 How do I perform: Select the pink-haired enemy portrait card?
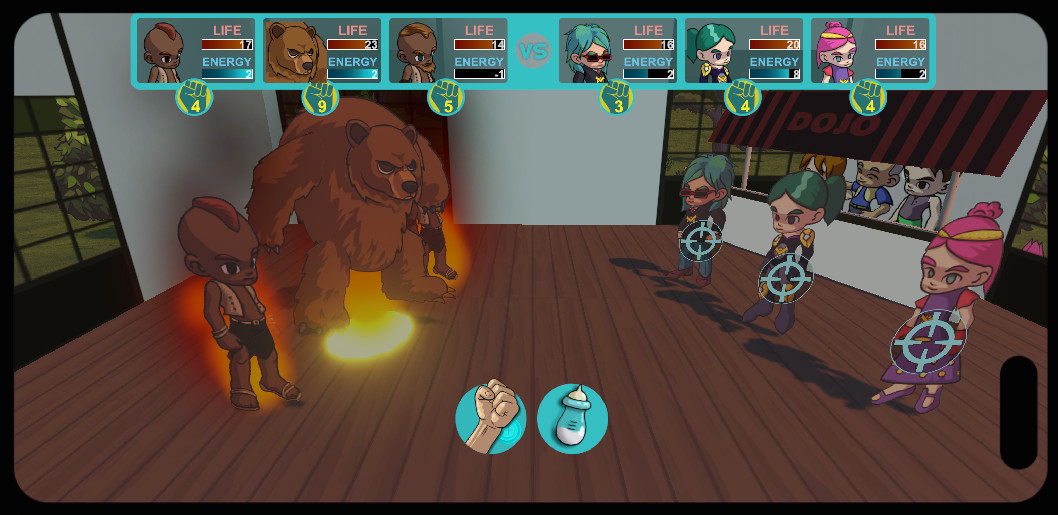point(869,50)
